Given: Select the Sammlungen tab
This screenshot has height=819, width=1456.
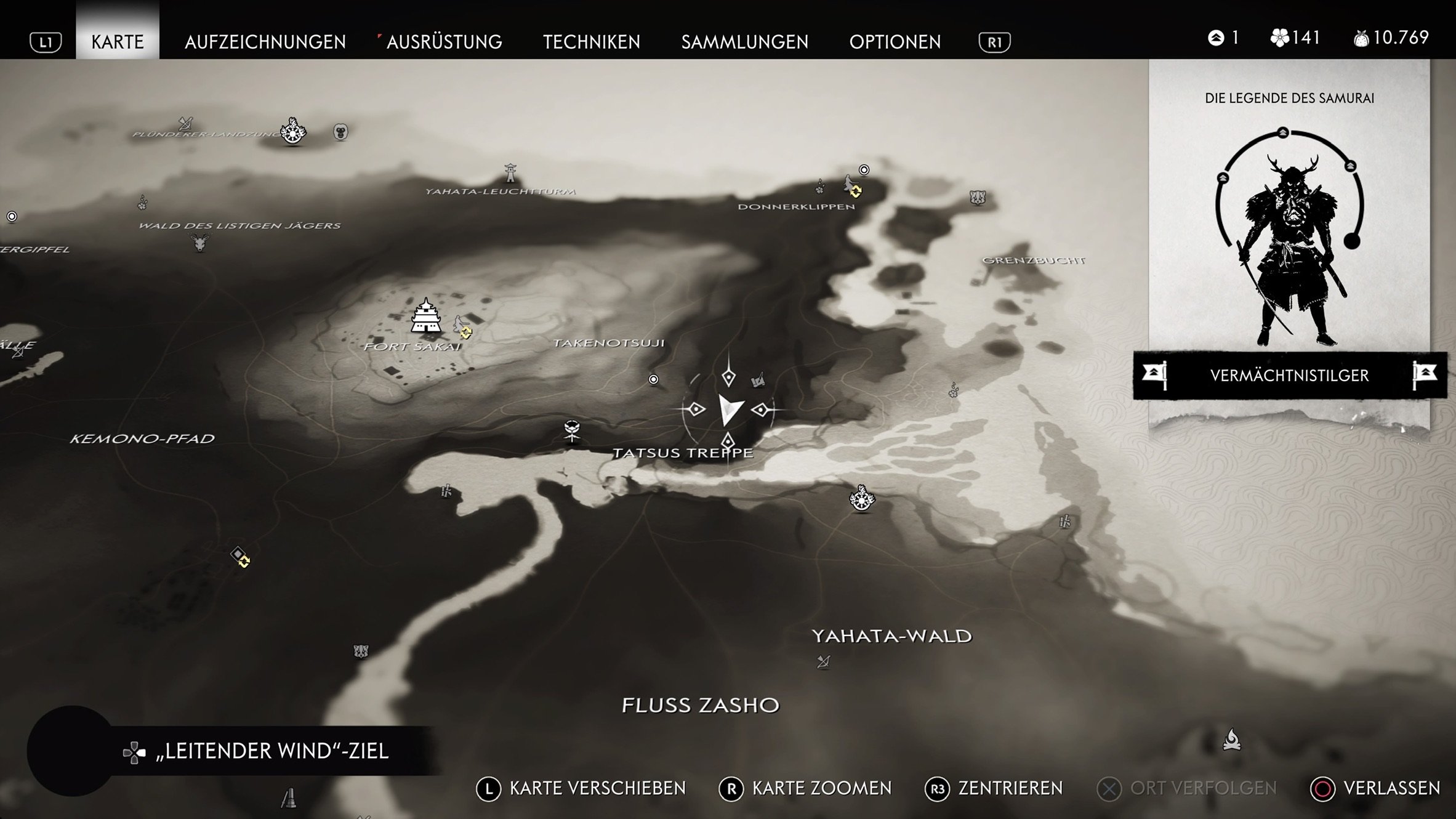Looking at the screenshot, I should pyautogui.click(x=744, y=41).
